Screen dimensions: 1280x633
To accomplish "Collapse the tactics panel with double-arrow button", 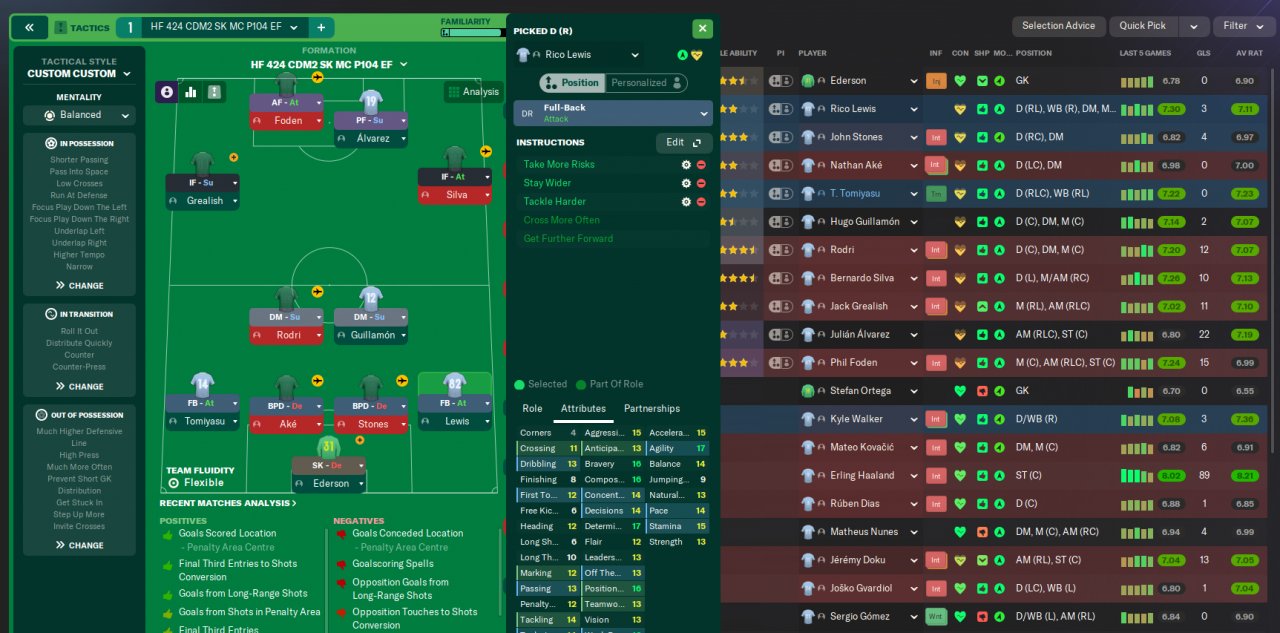I will [29, 27].
